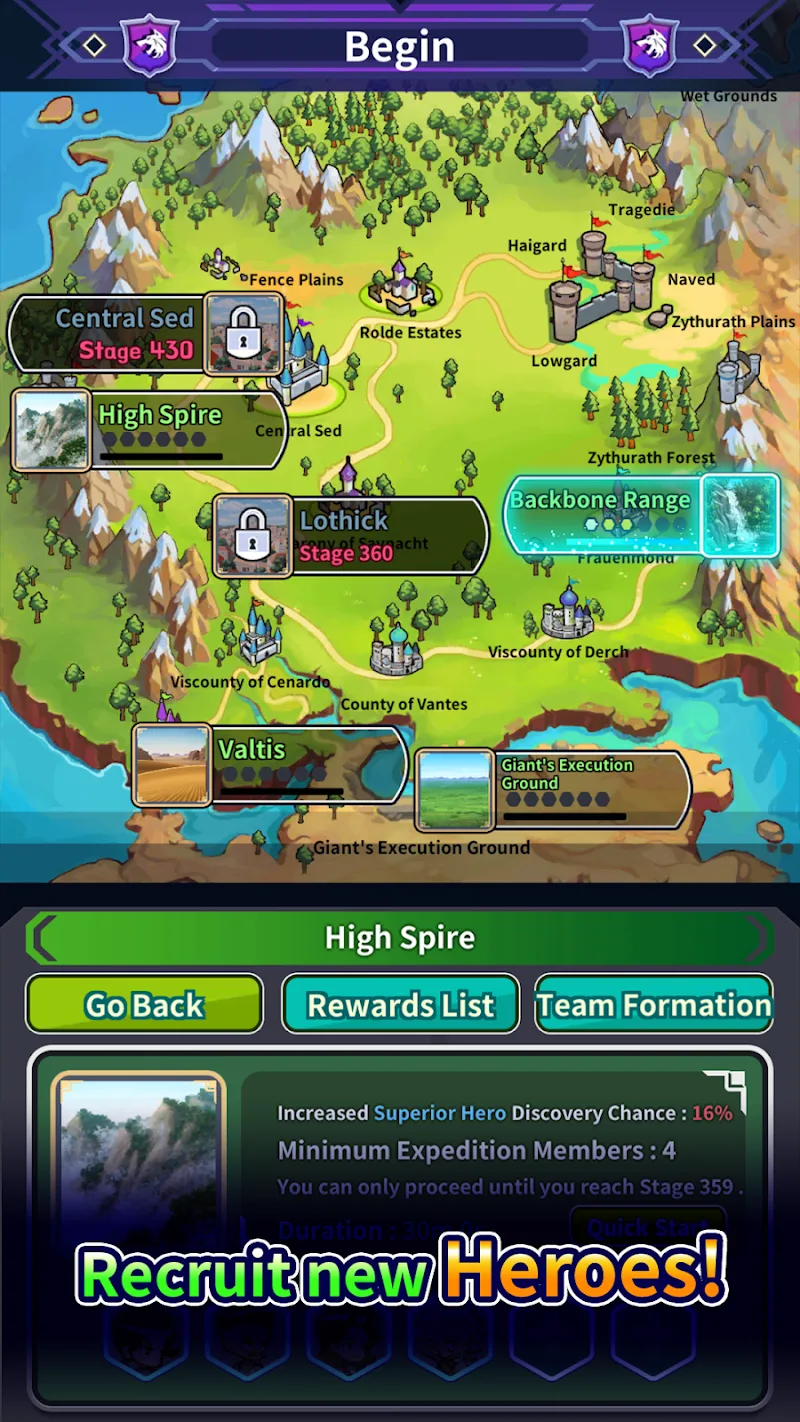Image resolution: width=800 pixels, height=1422 pixels.
Task: Open Team Formation
Action: 654,1004
